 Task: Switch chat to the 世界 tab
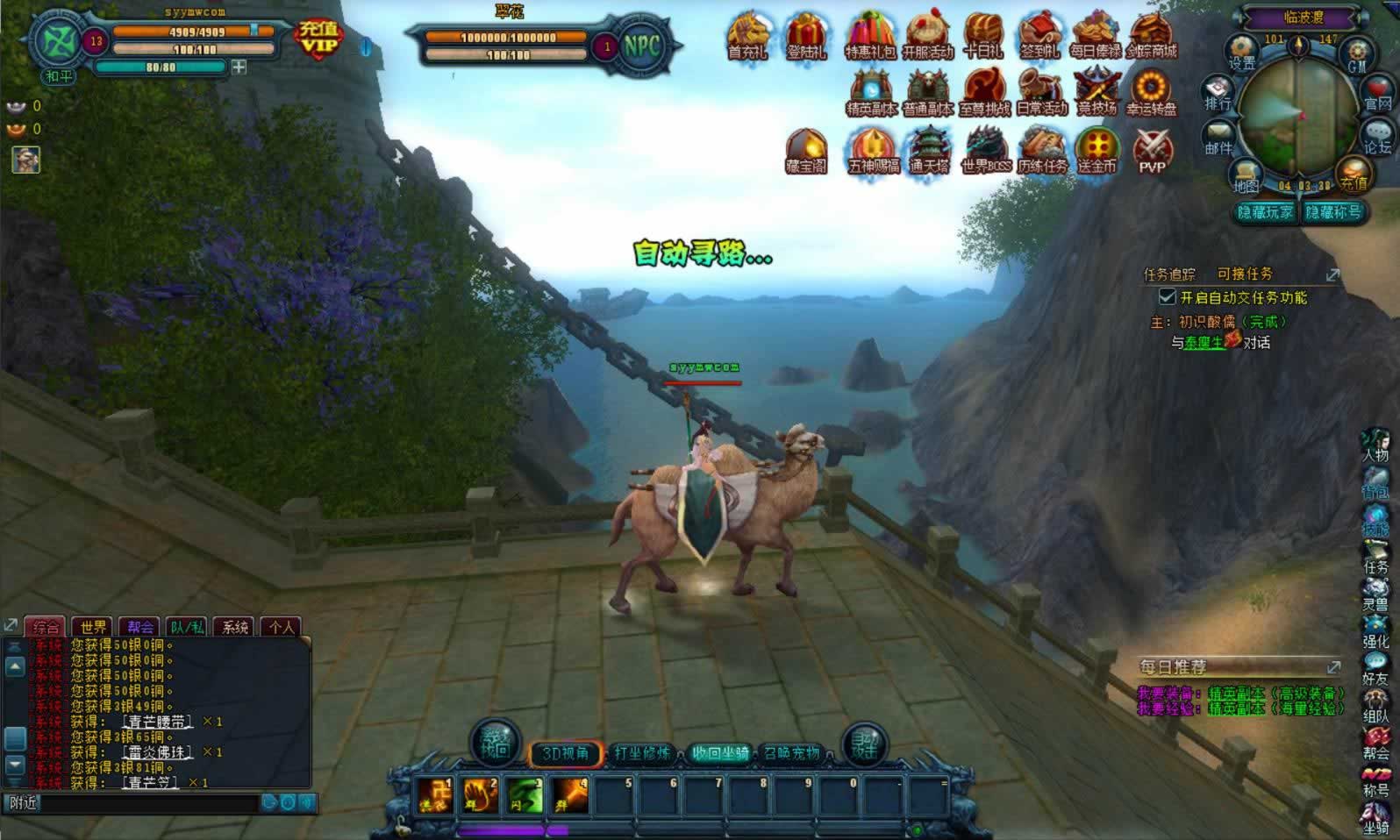pyautogui.click(x=93, y=627)
